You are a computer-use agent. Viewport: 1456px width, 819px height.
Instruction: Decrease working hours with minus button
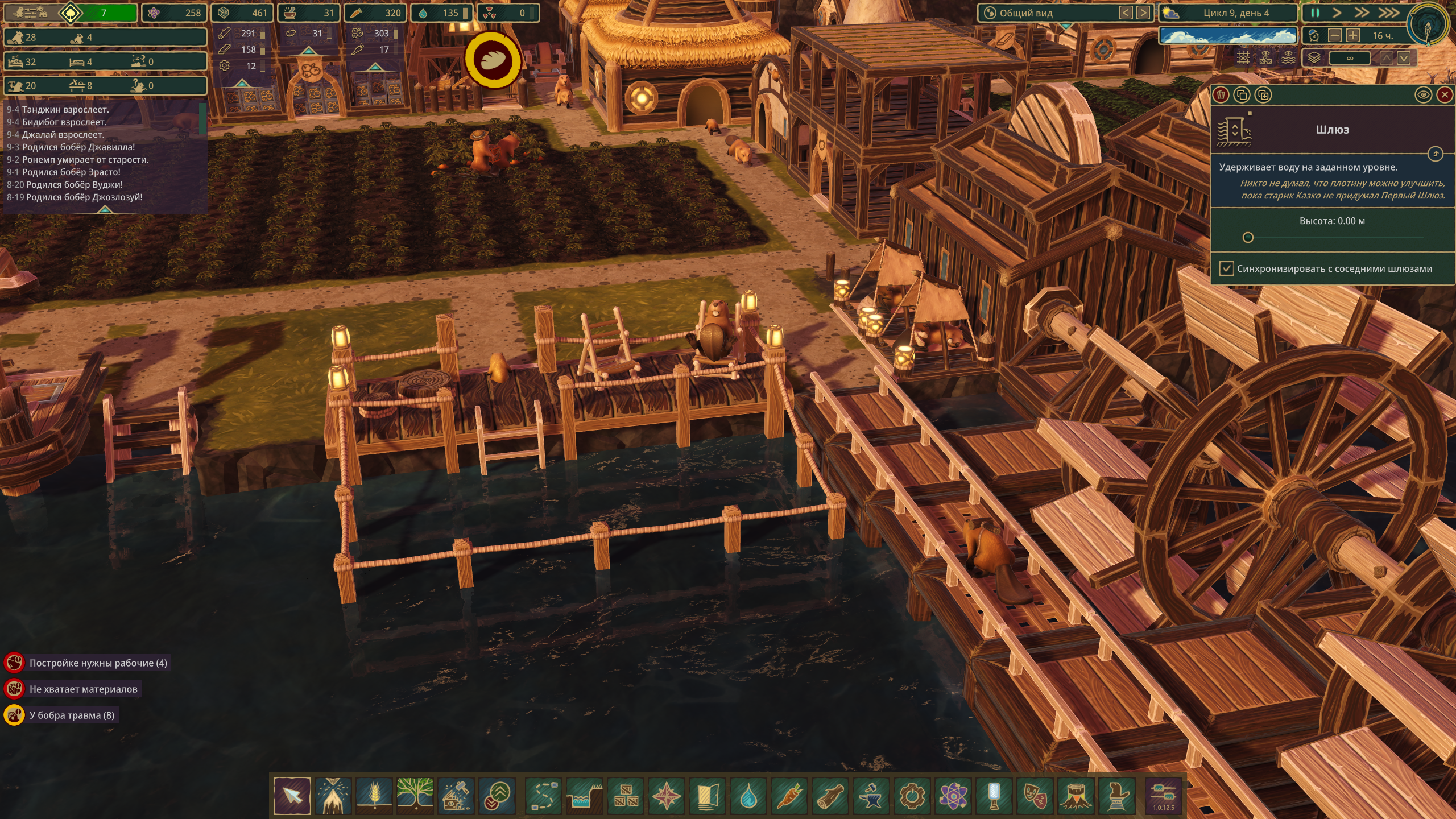(x=1334, y=36)
